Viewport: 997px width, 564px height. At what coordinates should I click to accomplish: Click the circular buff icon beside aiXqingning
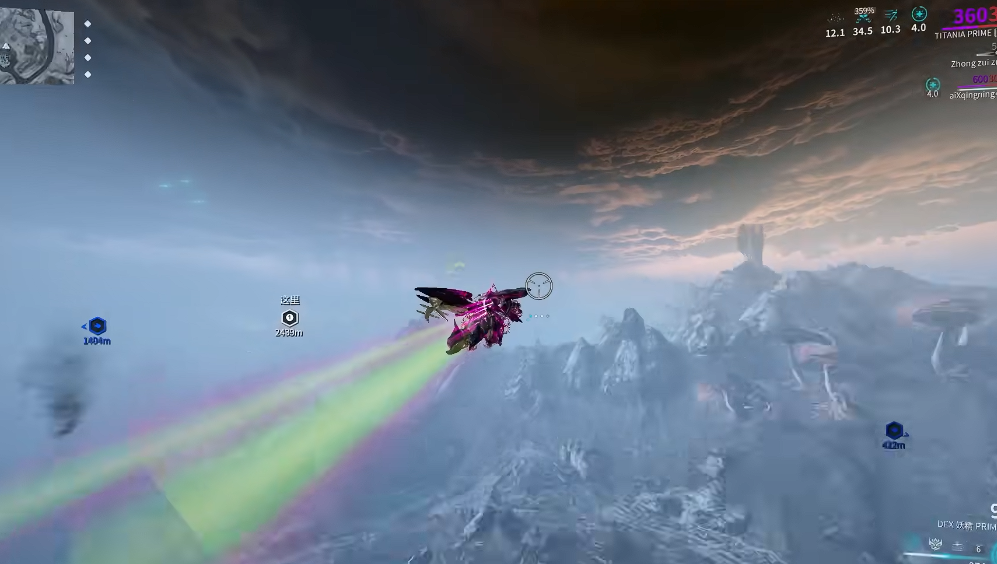tap(932, 85)
